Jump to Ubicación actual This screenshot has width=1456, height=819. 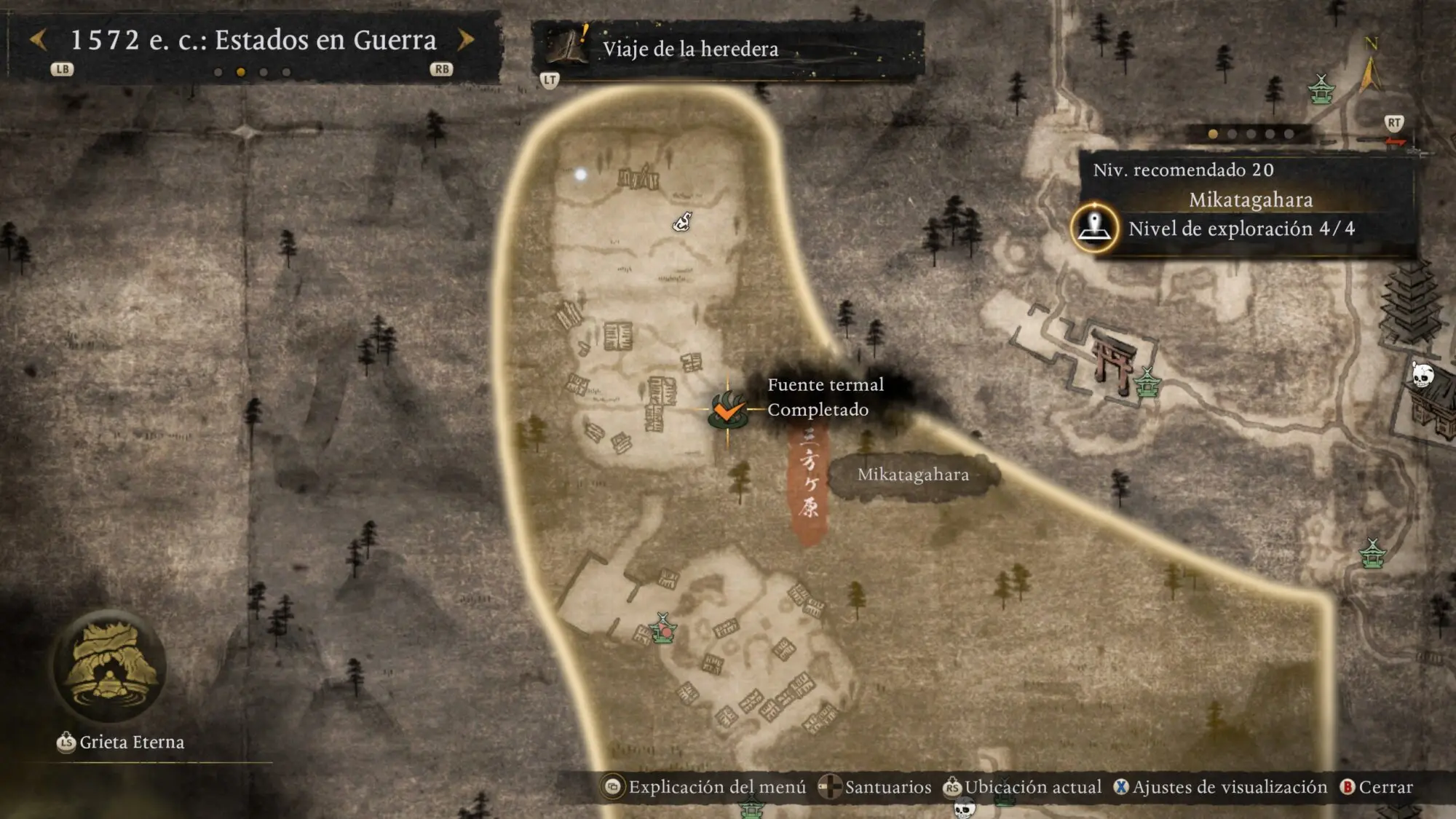pyautogui.click(x=1022, y=787)
